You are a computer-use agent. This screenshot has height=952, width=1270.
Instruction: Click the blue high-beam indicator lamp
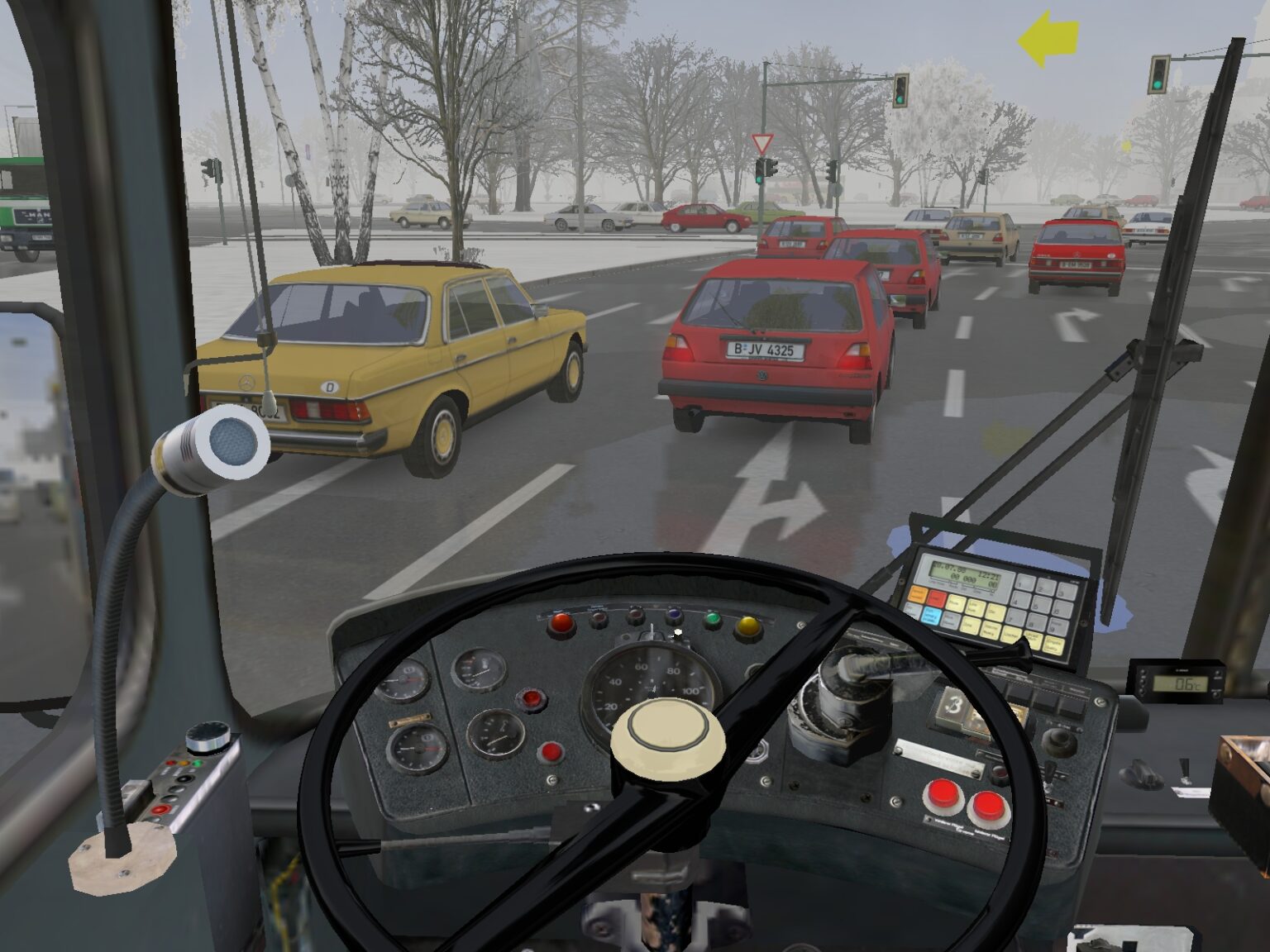[674, 616]
